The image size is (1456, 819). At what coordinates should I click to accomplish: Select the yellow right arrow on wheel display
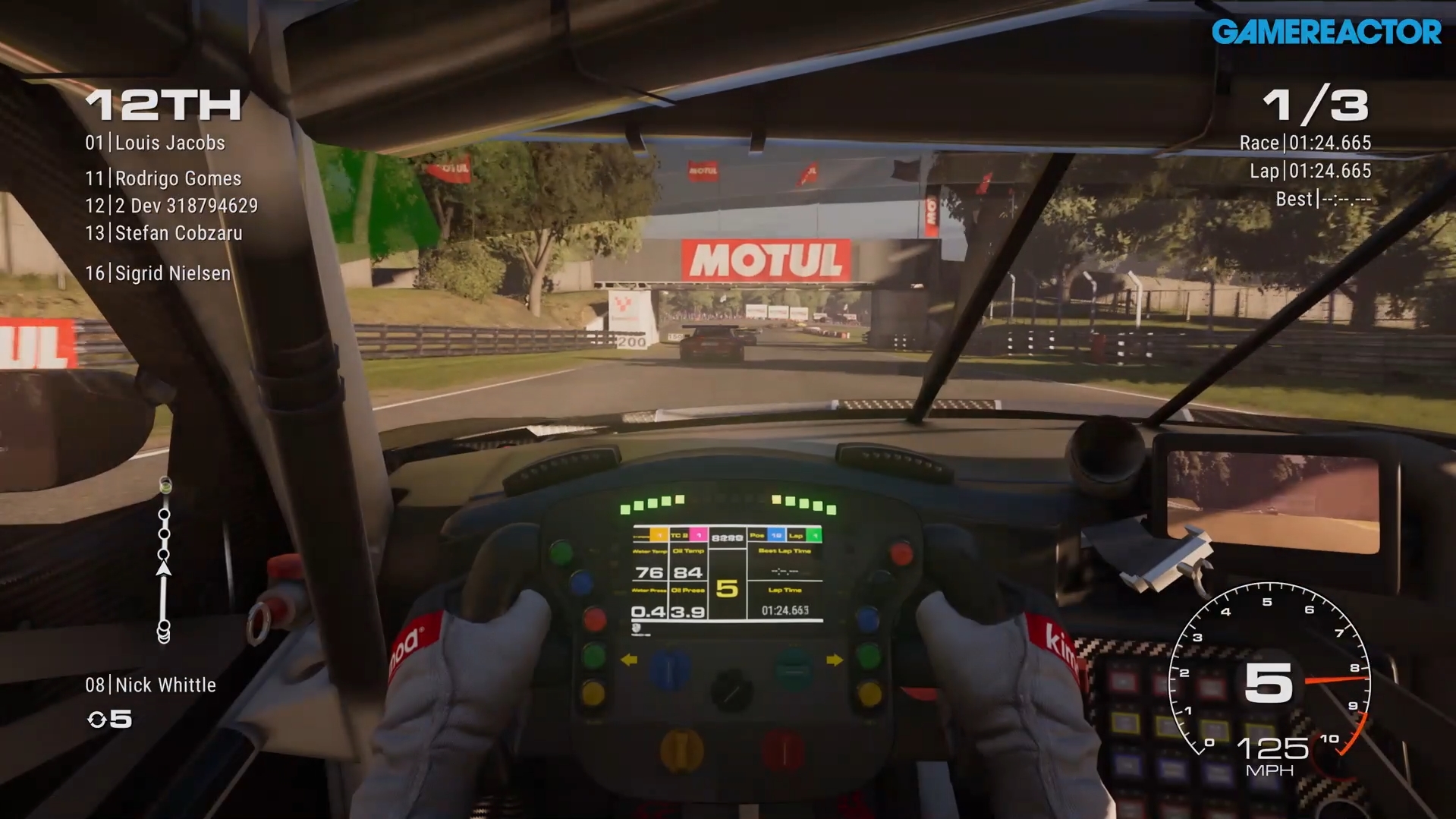point(834,660)
